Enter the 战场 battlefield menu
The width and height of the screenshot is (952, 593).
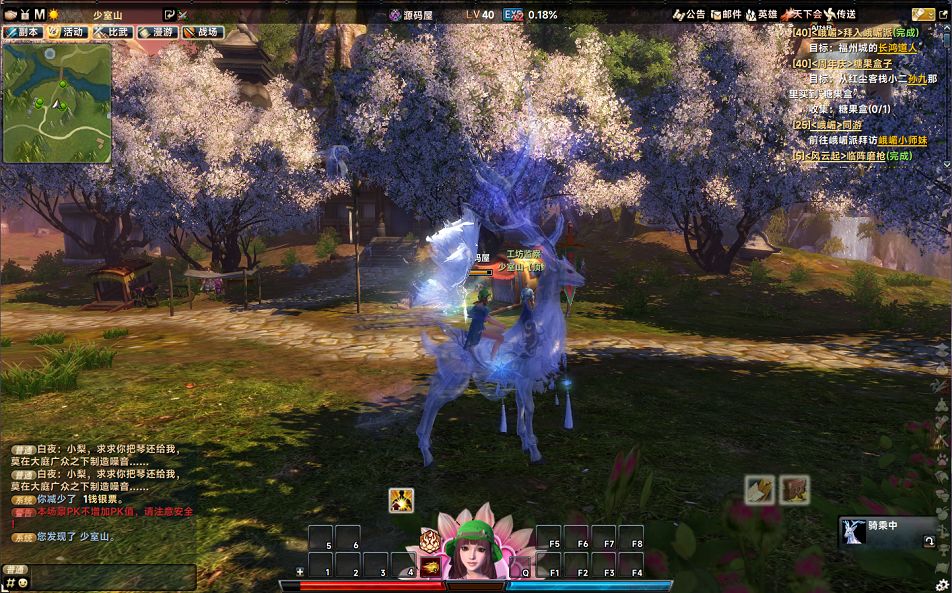tap(202, 32)
